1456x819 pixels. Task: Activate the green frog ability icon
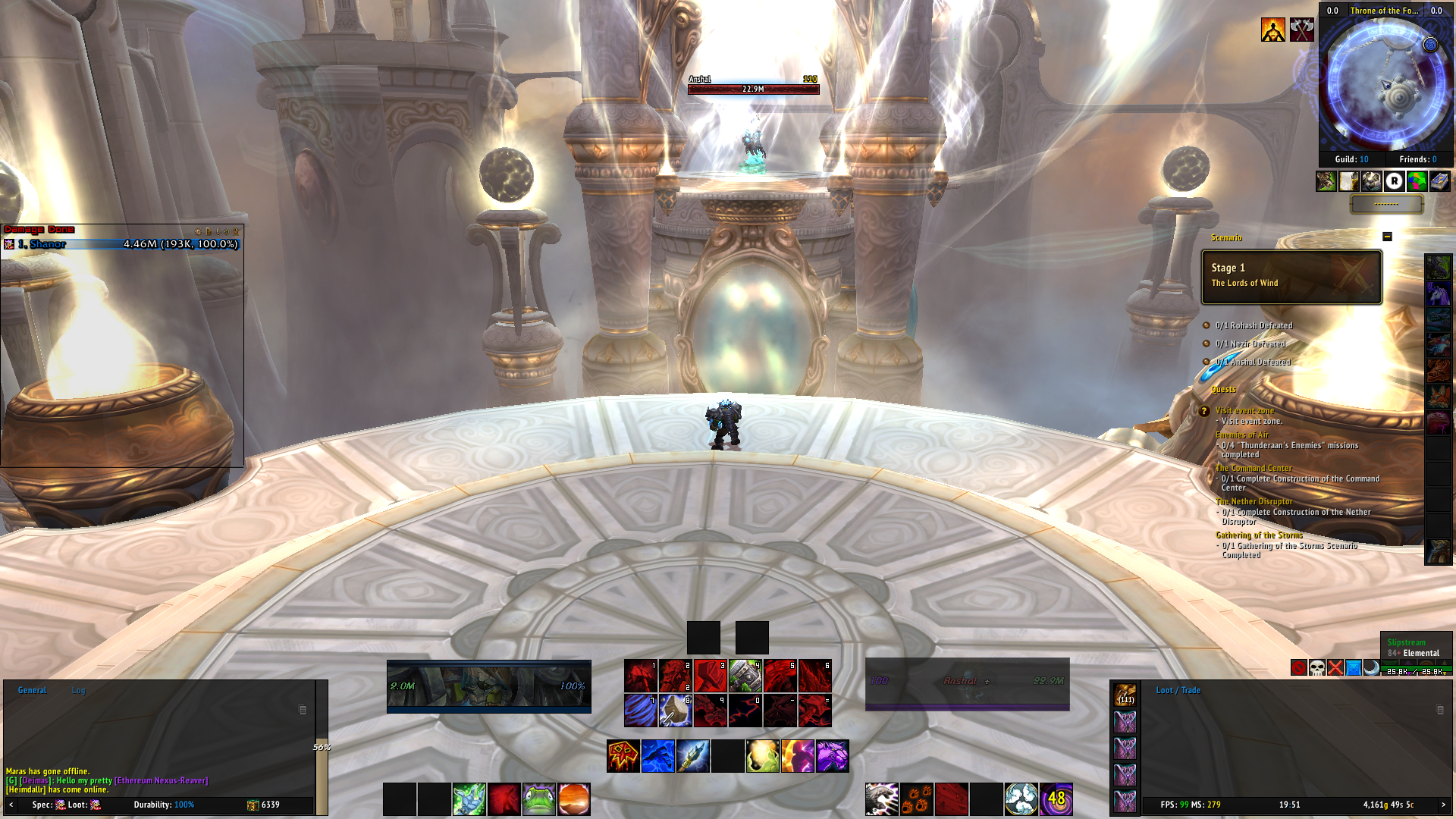pos(539,799)
